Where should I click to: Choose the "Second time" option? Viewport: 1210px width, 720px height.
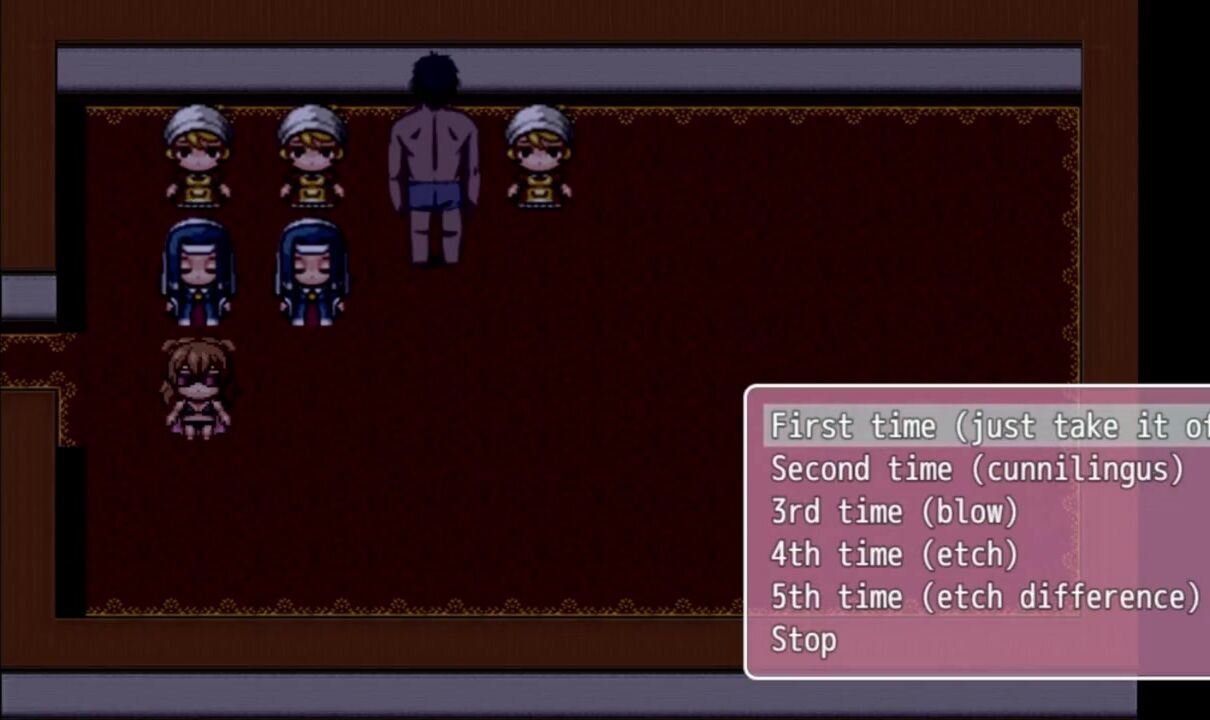click(x=976, y=469)
